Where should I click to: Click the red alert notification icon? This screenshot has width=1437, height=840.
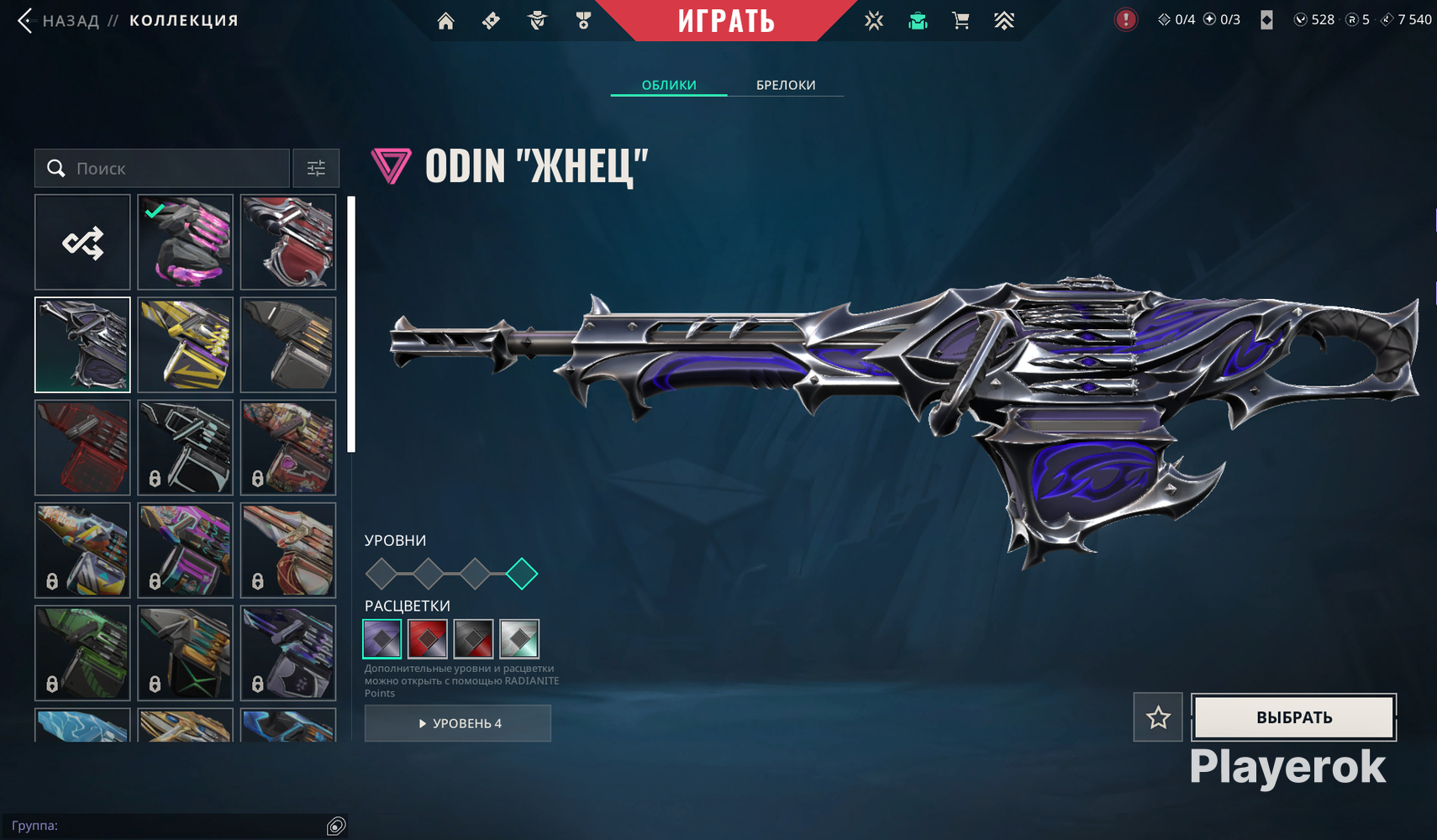[1125, 19]
